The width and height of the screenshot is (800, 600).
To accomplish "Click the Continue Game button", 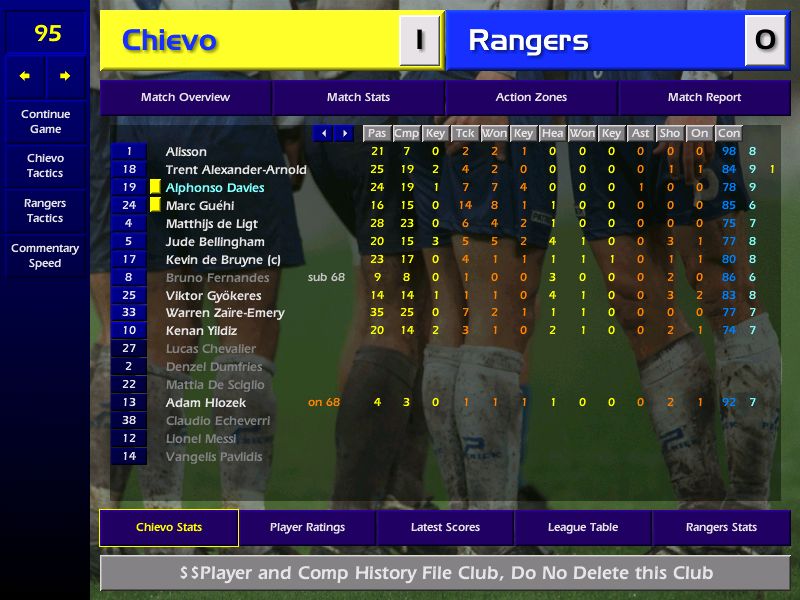I will point(45,121).
